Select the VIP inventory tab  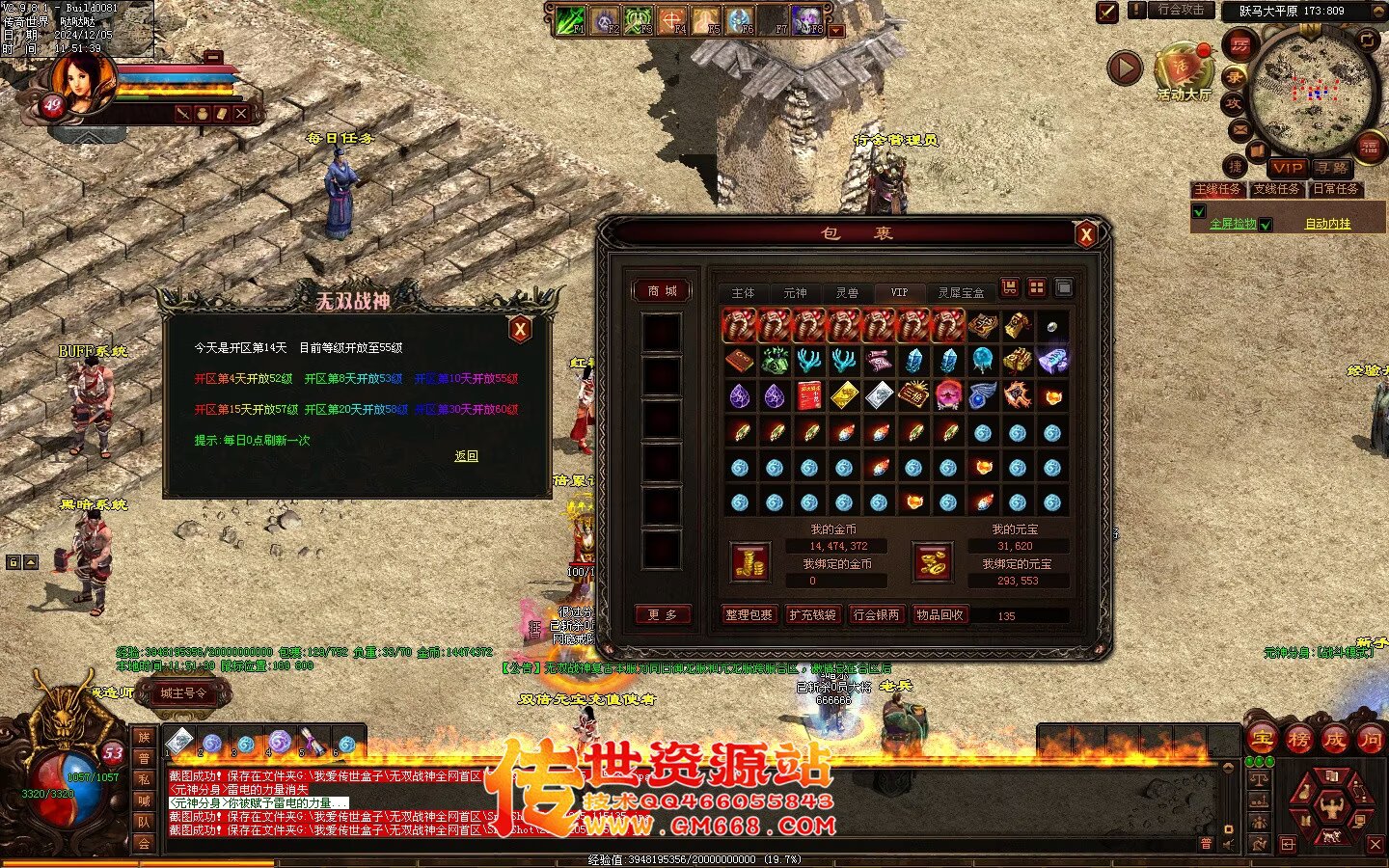(899, 292)
